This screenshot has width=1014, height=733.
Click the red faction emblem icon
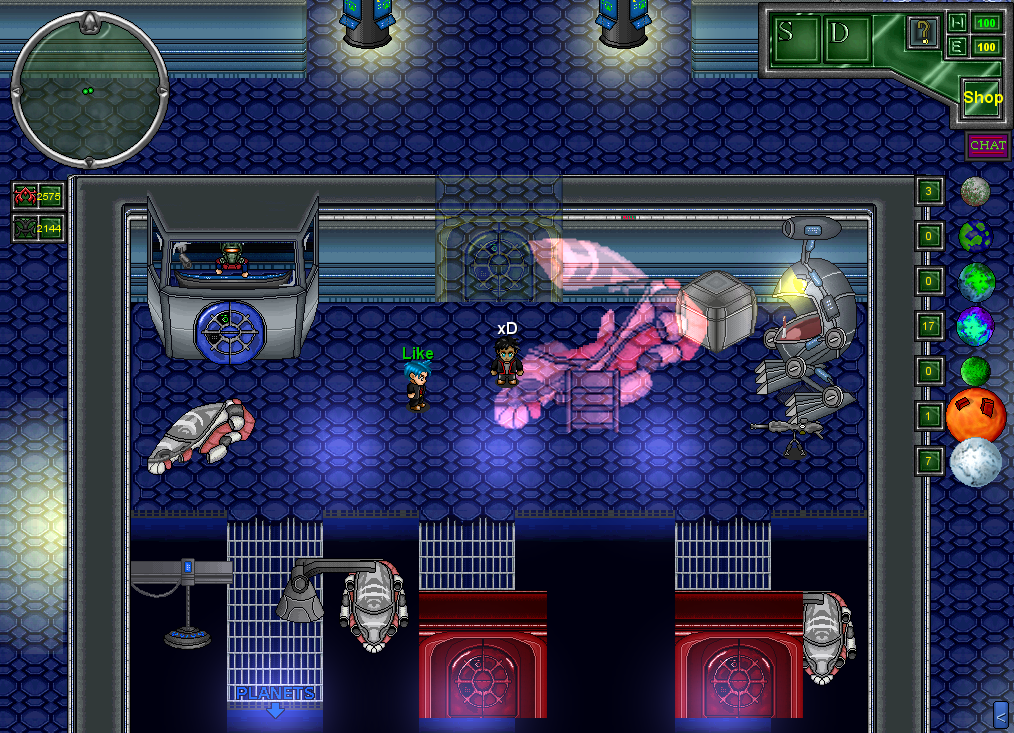25,196
